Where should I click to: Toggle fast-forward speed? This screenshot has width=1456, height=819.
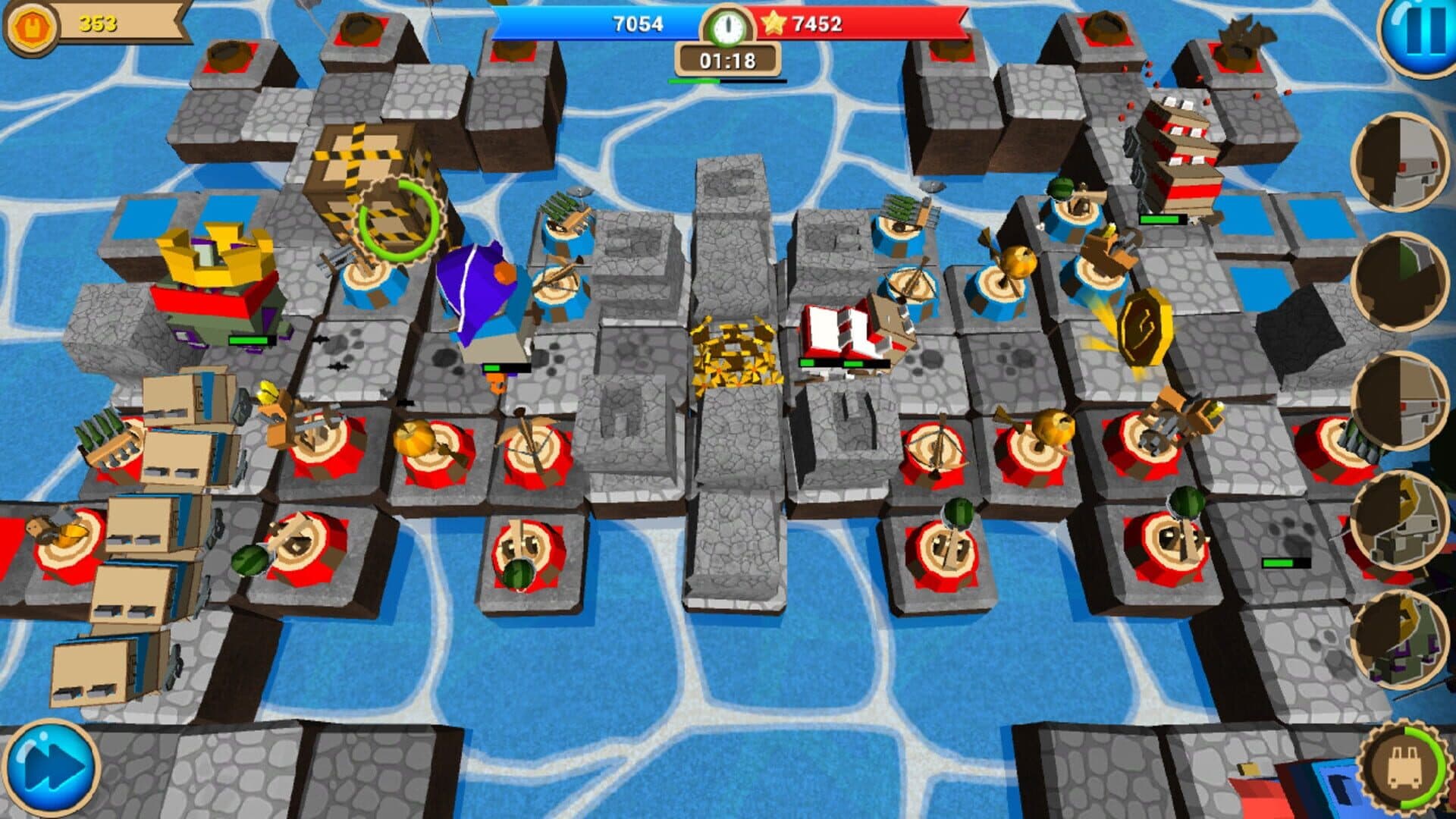pyautogui.click(x=52, y=767)
